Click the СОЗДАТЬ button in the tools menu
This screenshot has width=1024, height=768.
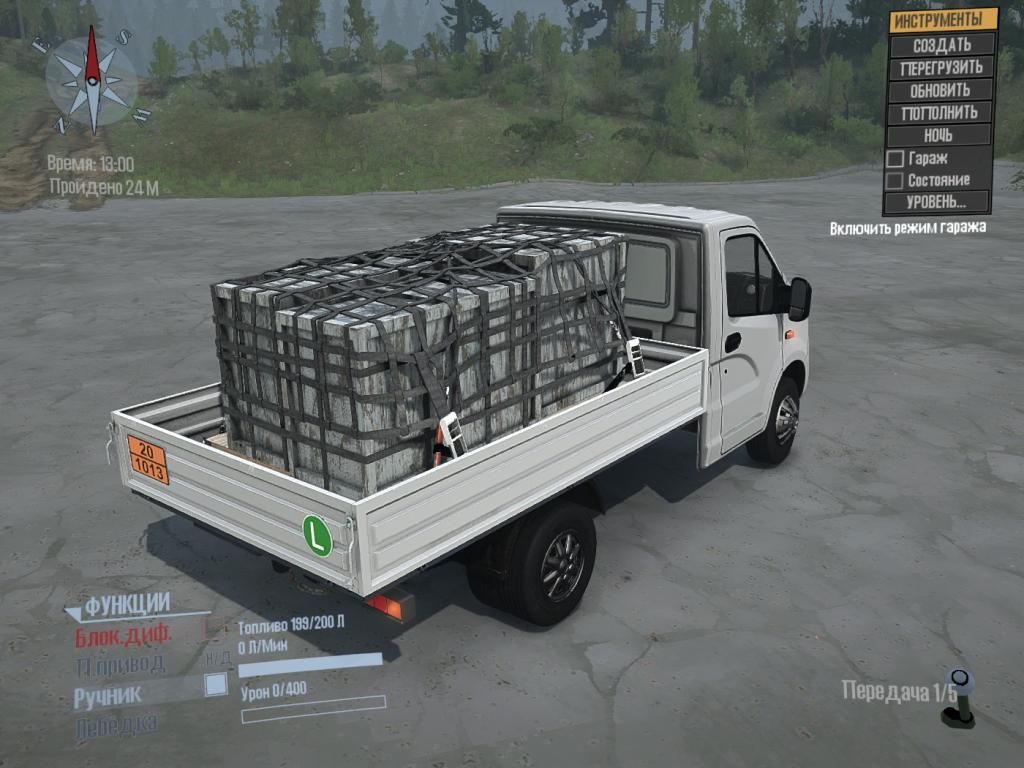click(x=941, y=45)
